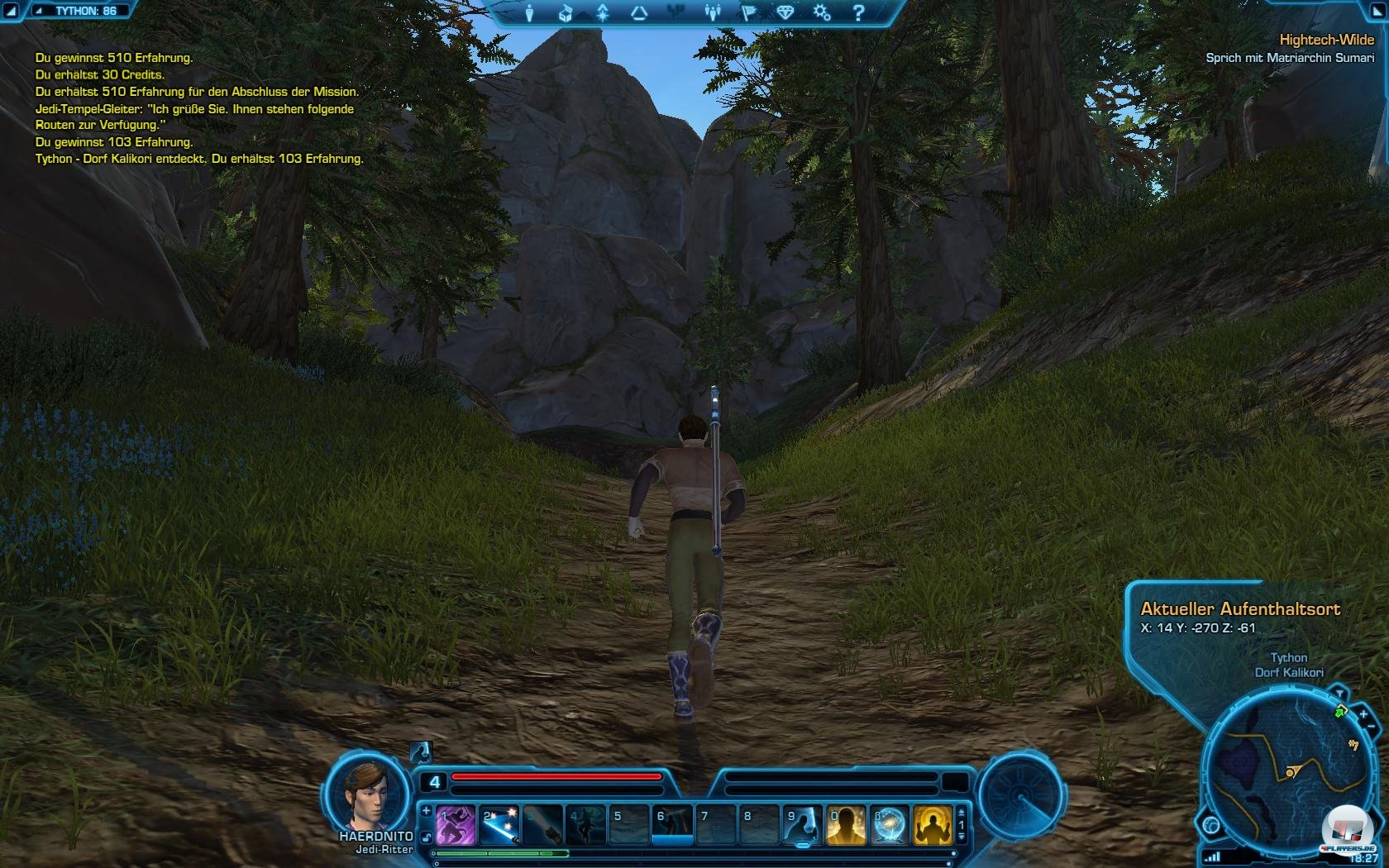Open the preferences gear icon
This screenshot has height=868, width=1389.
pyautogui.click(x=821, y=13)
